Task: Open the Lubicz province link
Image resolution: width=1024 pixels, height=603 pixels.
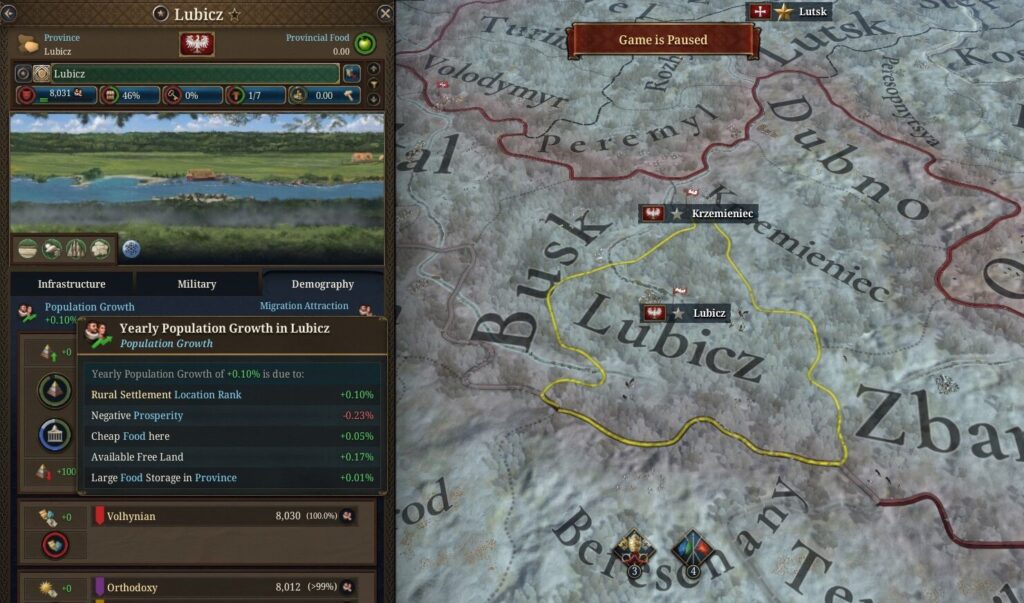Action: pyautogui.click(x=57, y=51)
